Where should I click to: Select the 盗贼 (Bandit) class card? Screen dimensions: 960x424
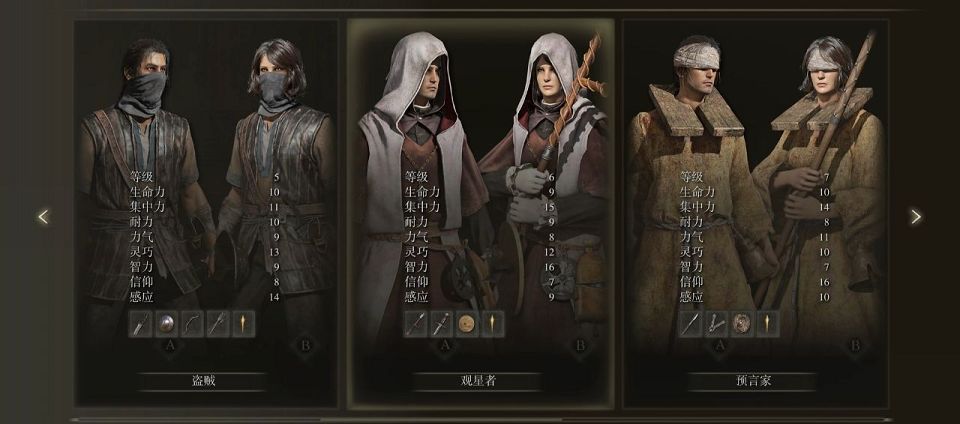(x=204, y=381)
